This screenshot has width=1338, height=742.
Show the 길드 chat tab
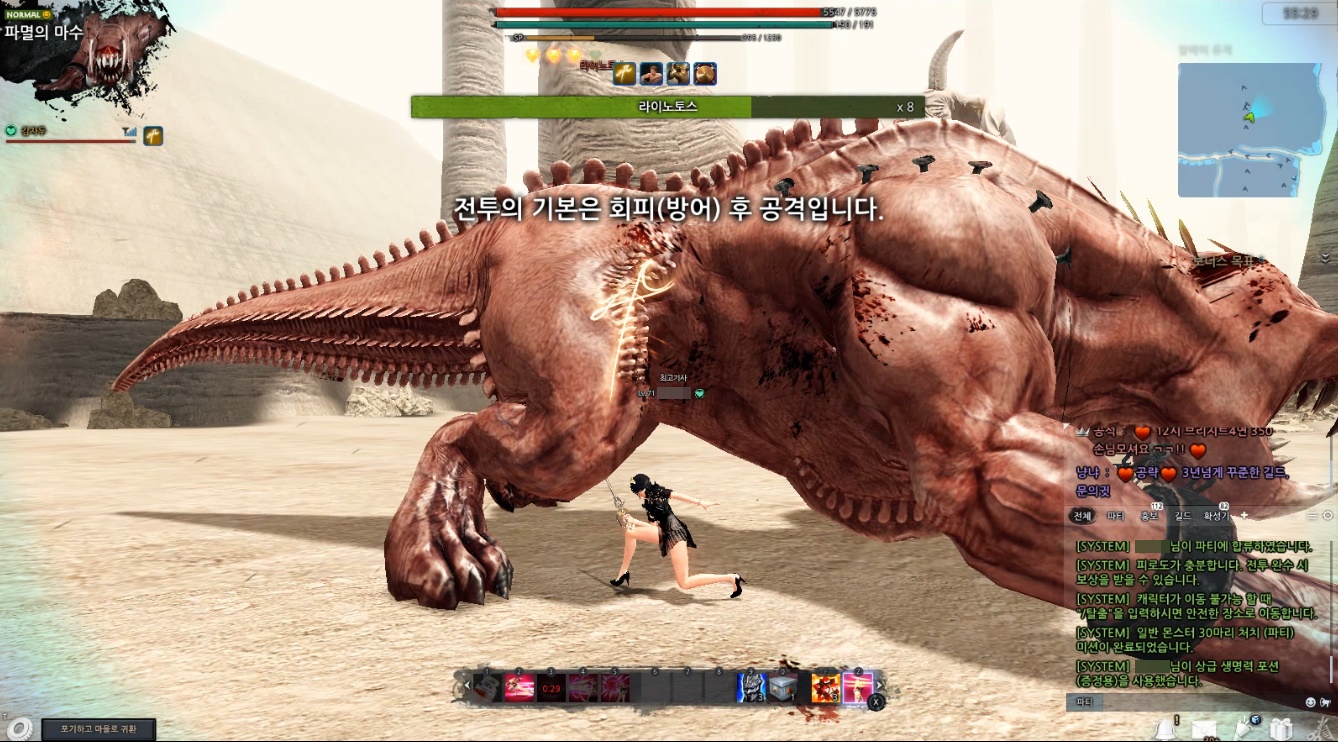click(1183, 516)
